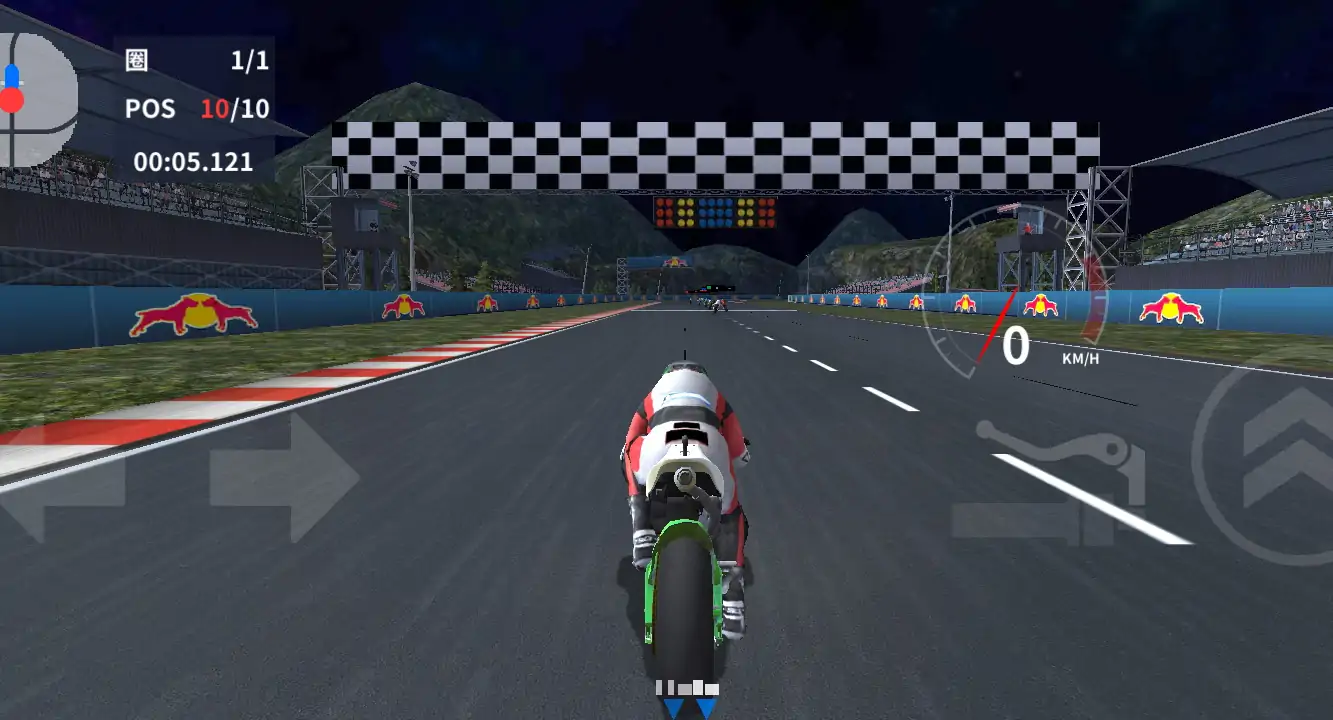This screenshot has height=720, width=1333.
Task: Tap the right steering arrow
Action: (x=285, y=478)
